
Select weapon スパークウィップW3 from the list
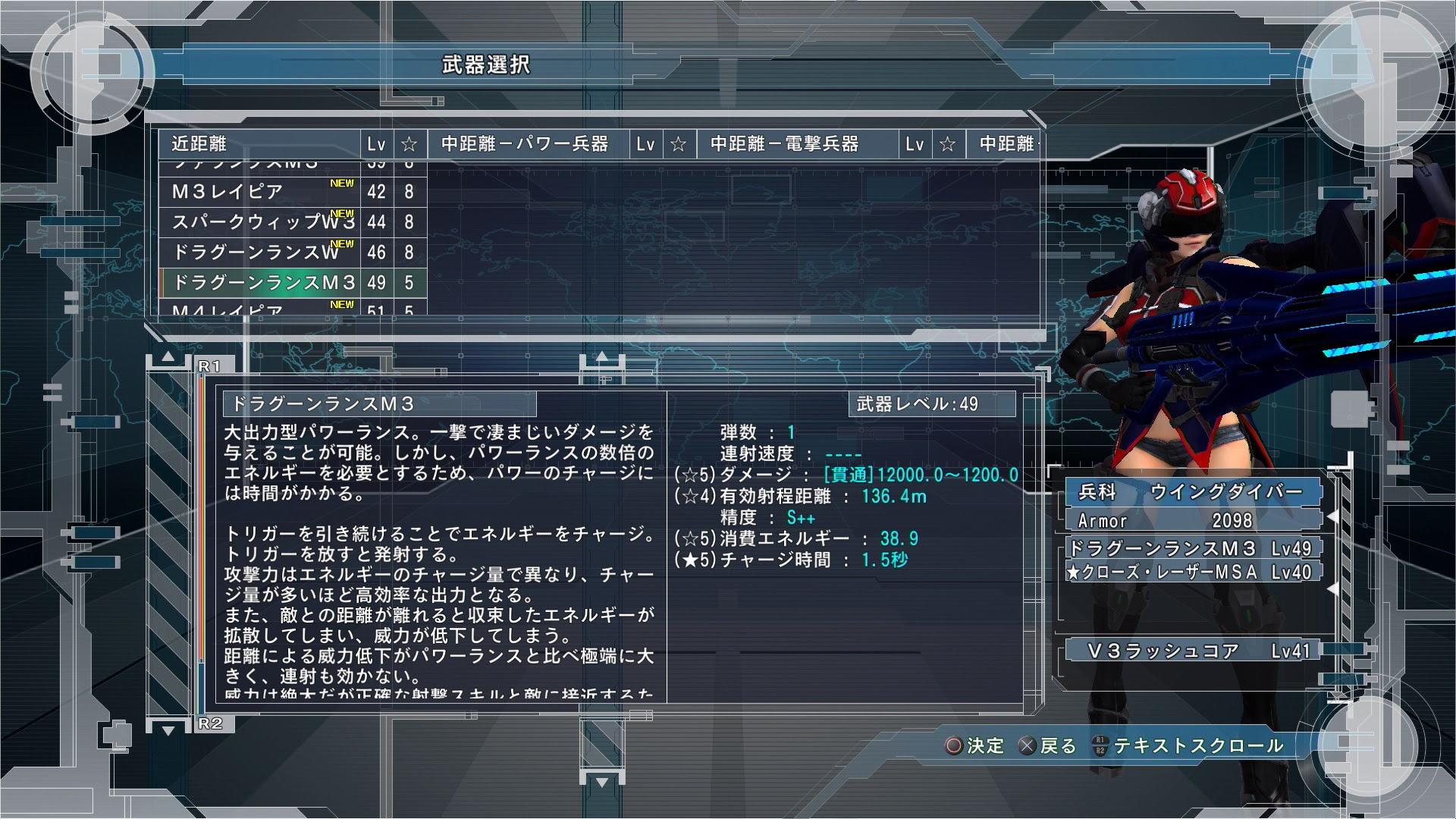[258, 222]
